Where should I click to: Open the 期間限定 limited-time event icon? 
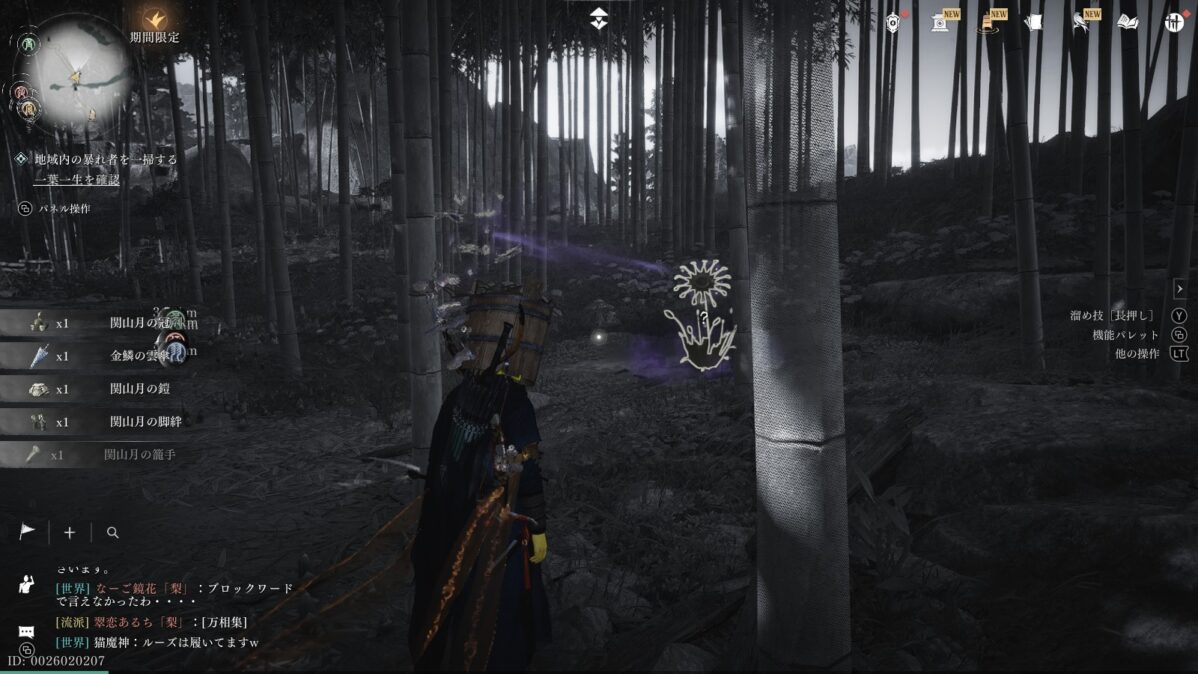[155, 19]
